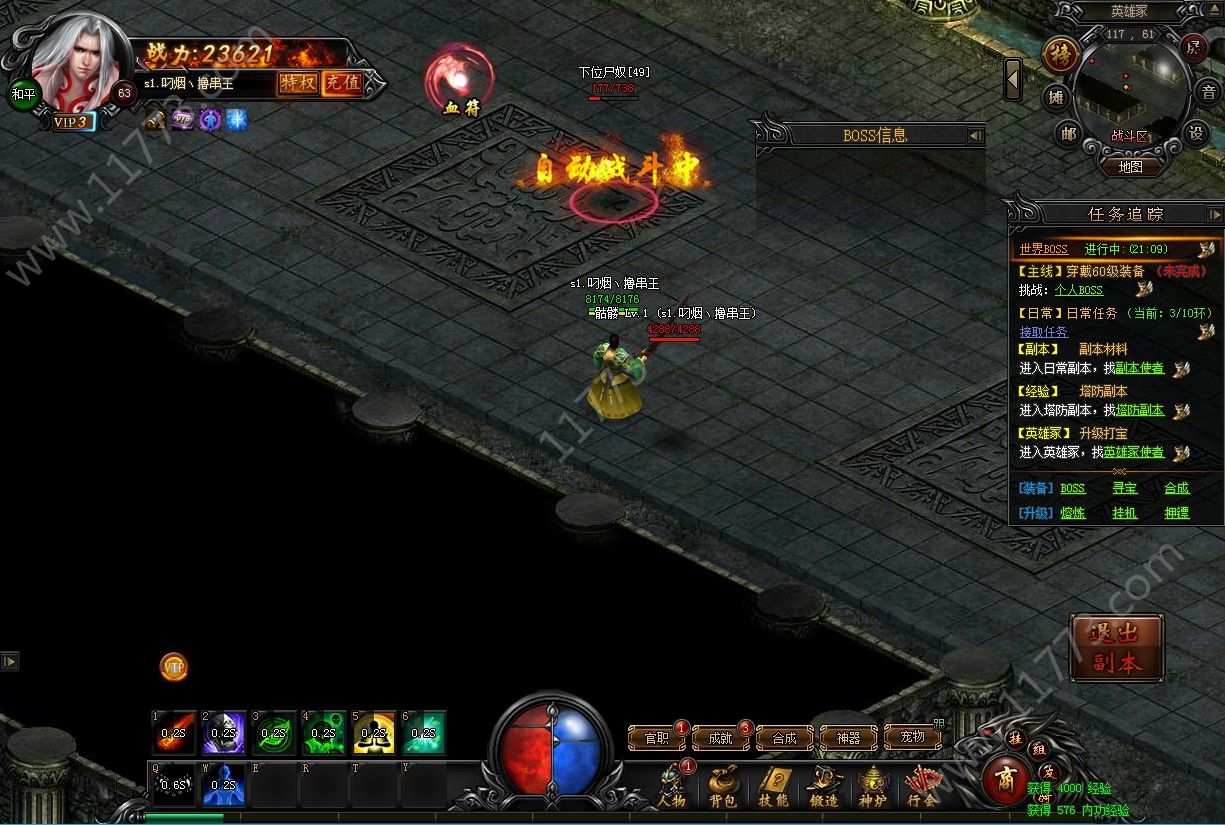This screenshot has width=1225, height=825.
Task: Open the 背包 bag inventory
Action: (x=722, y=787)
